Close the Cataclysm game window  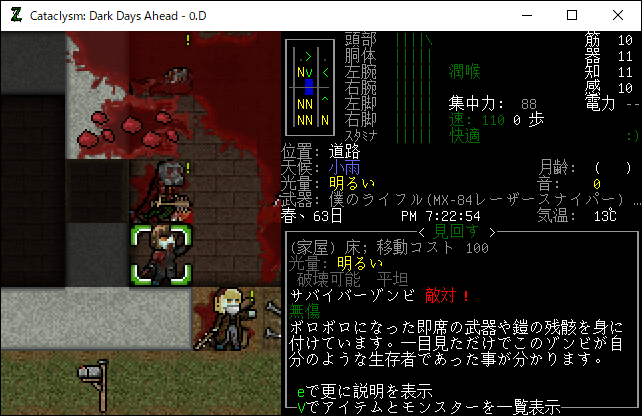click(618, 15)
